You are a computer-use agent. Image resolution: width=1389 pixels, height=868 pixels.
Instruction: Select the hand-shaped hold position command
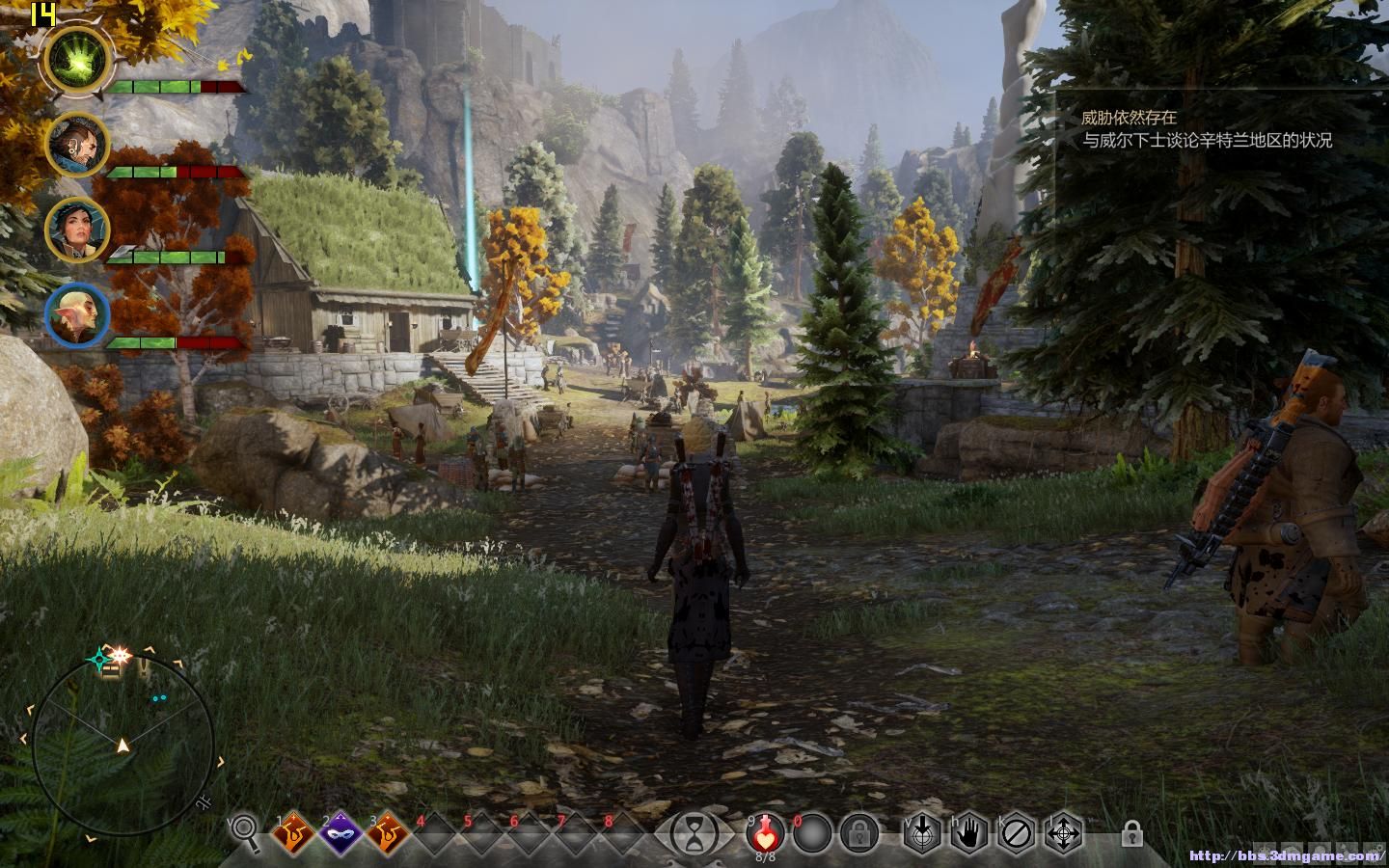(x=969, y=832)
